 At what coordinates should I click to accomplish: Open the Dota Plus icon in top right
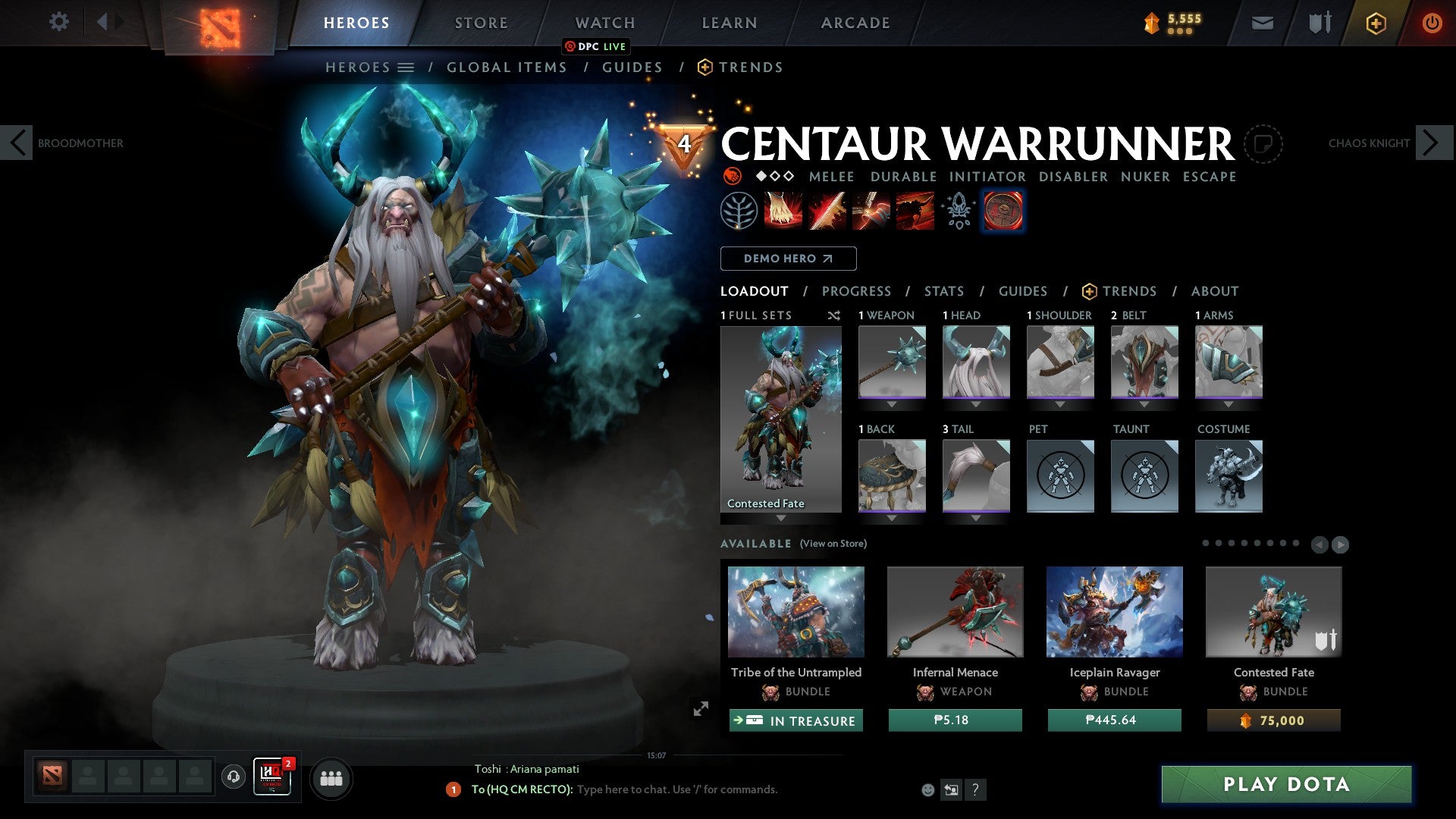pos(1375,23)
